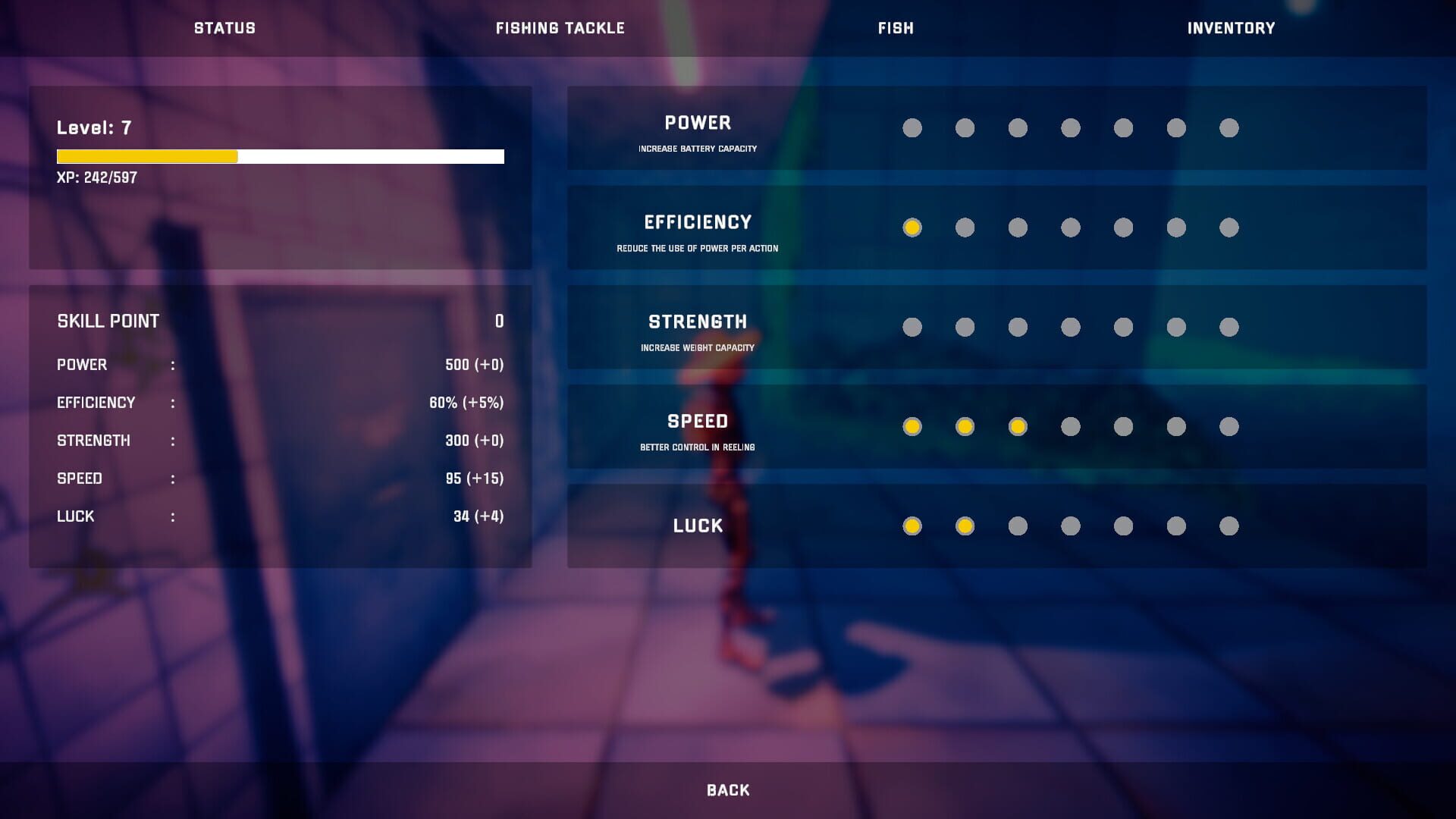Open the INVENTORY screen
This screenshot has width=1456, height=819.
tap(1230, 28)
